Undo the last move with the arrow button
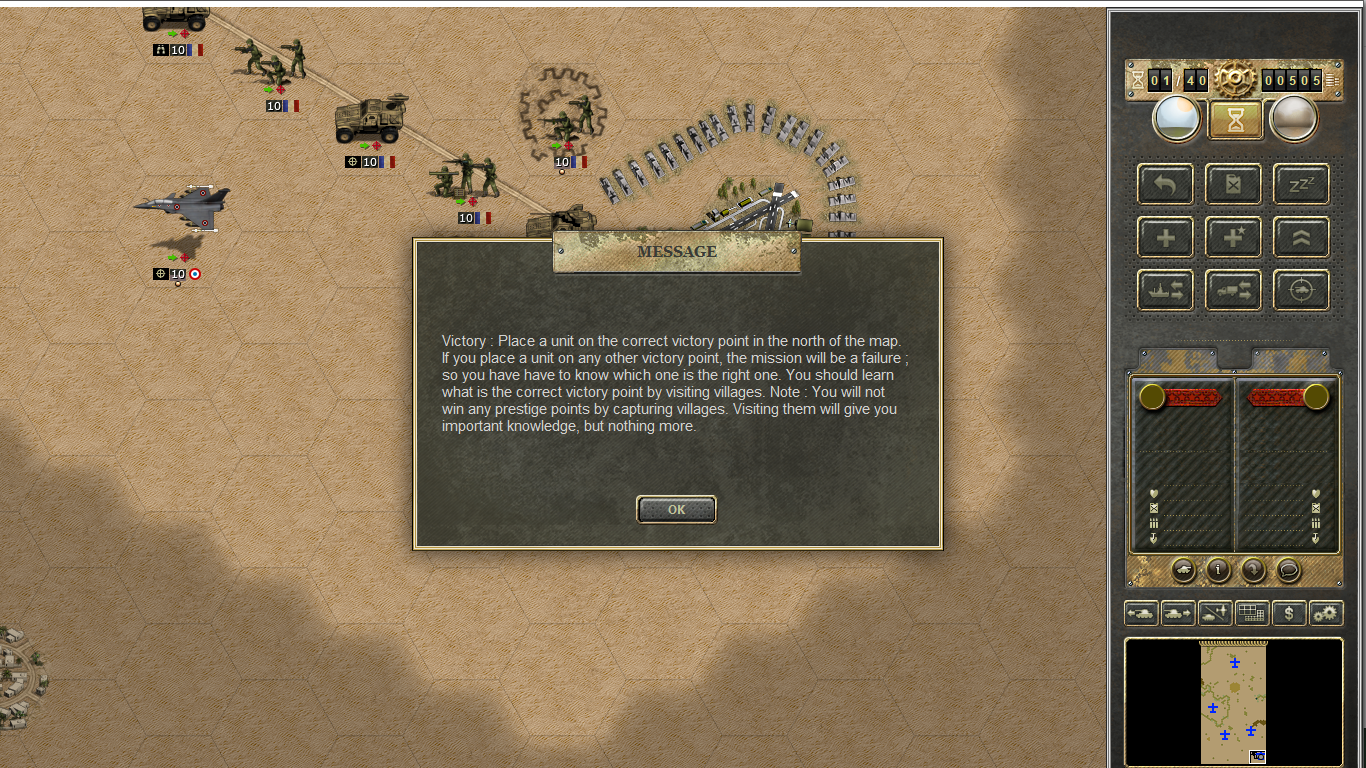The width and height of the screenshot is (1366, 768). (1165, 184)
